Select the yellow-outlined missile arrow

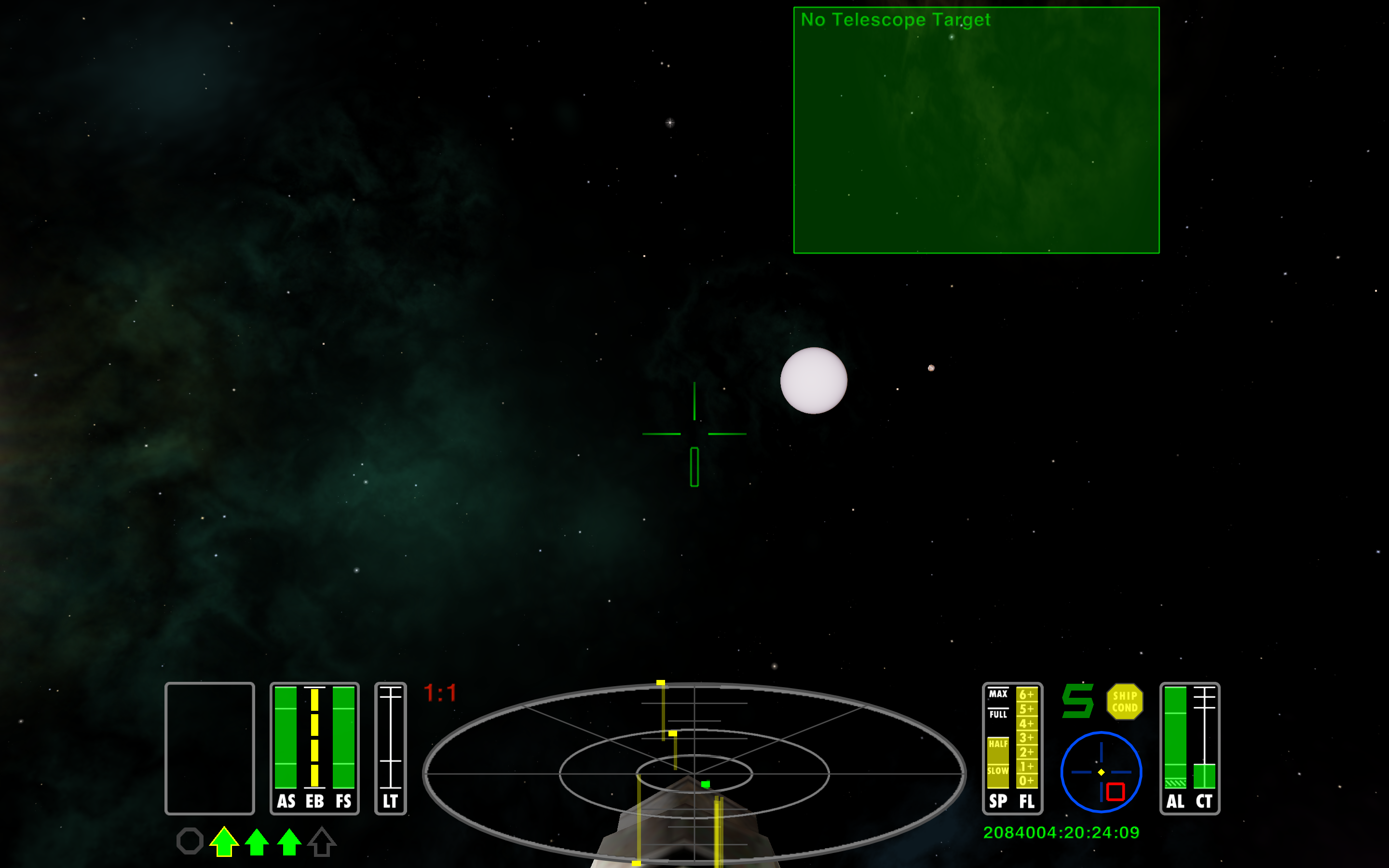224,841
